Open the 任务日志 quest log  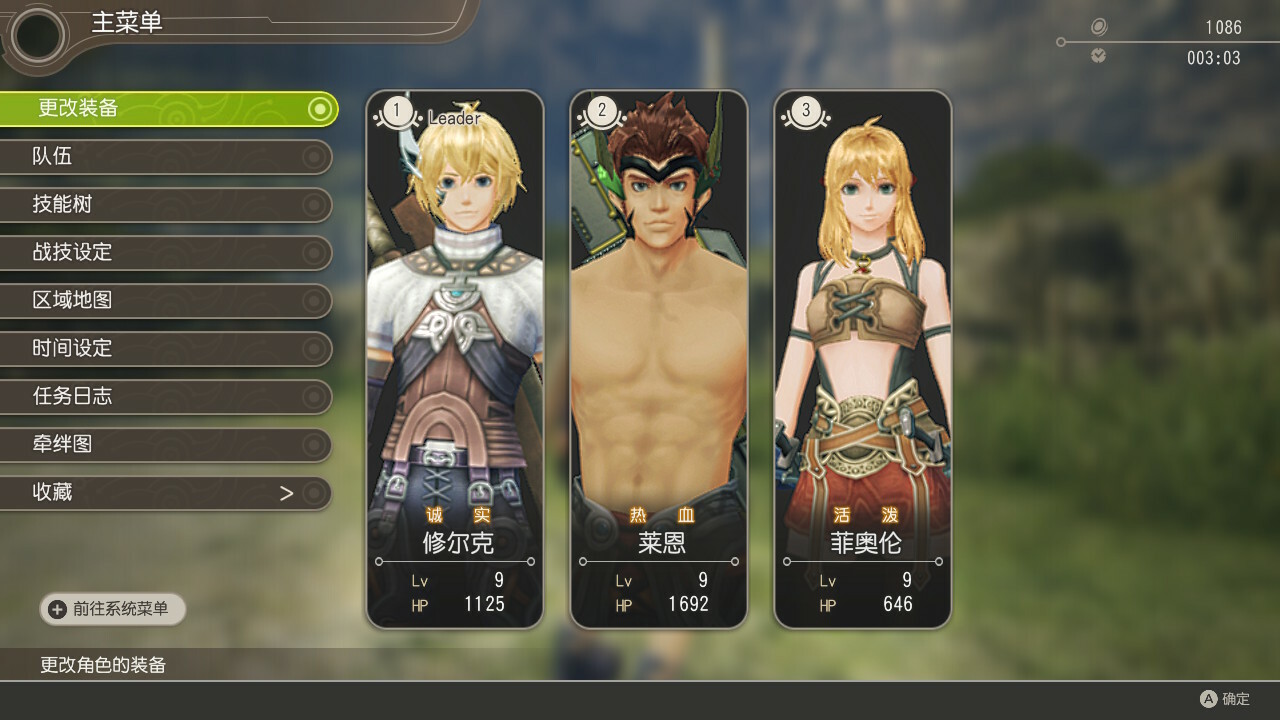(165, 396)
